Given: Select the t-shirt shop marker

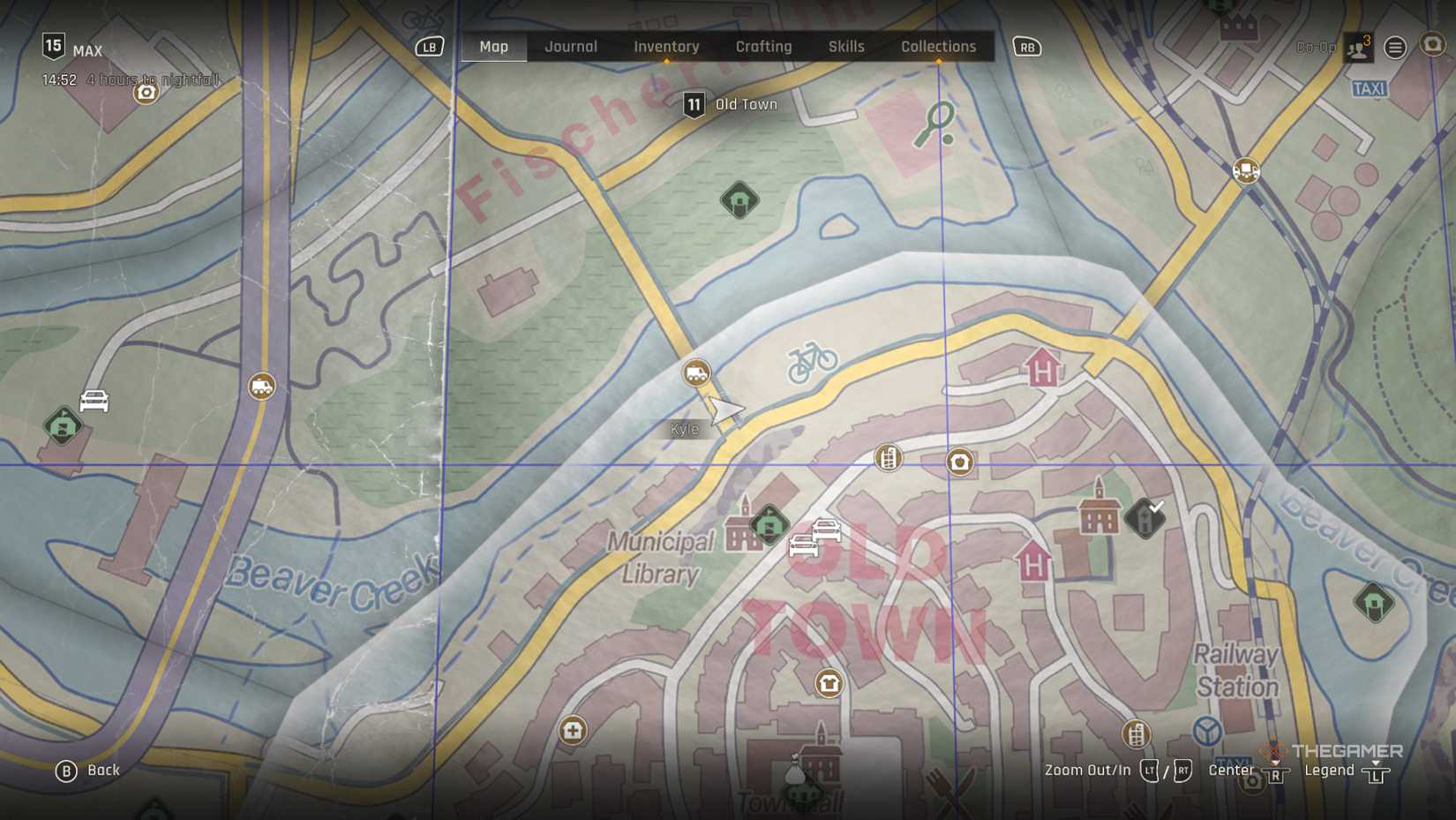Looking at the screenshot, I should tap(829, 683).
